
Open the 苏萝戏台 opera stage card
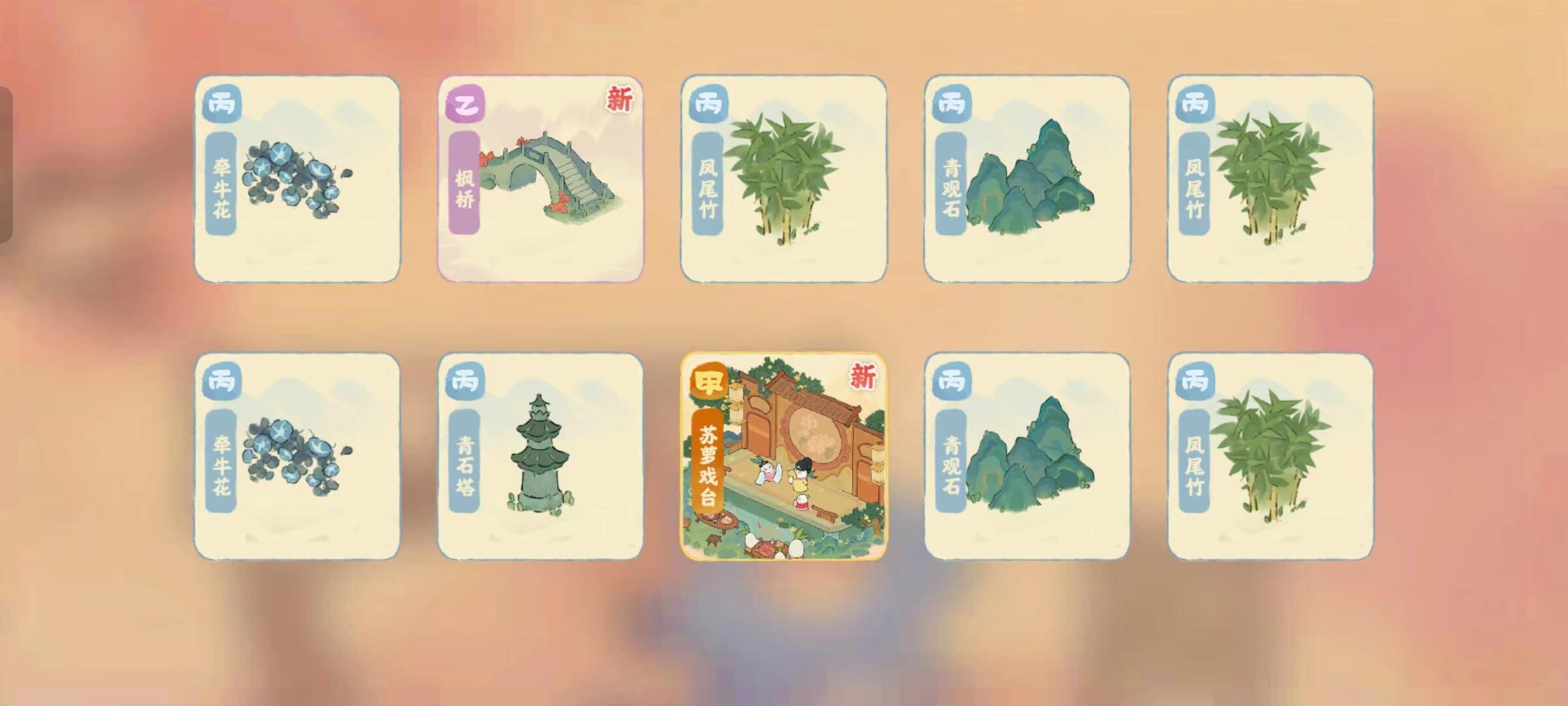[x=783, y=456]
